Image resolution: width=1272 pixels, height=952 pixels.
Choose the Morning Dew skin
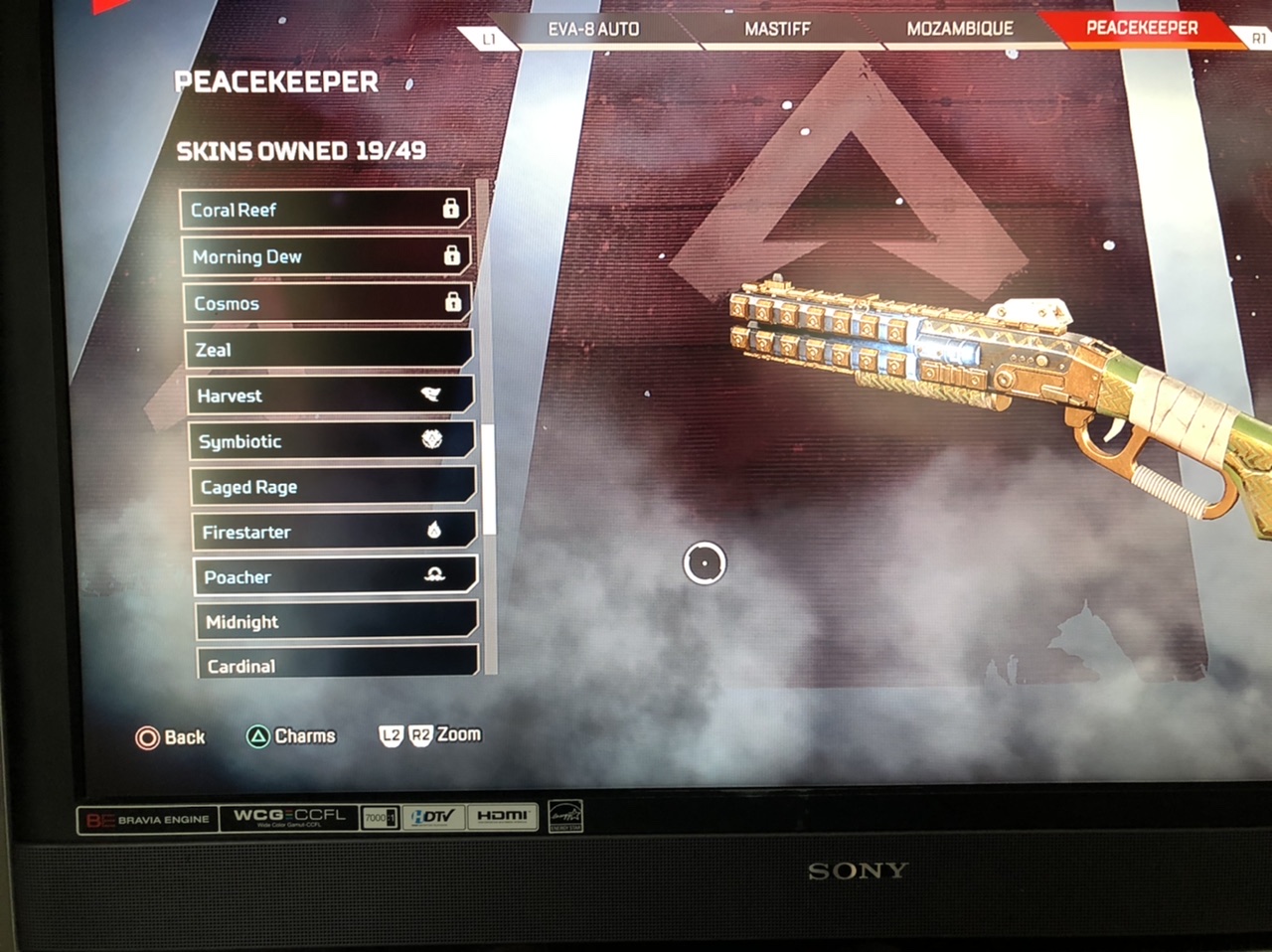tap(325, 256)
